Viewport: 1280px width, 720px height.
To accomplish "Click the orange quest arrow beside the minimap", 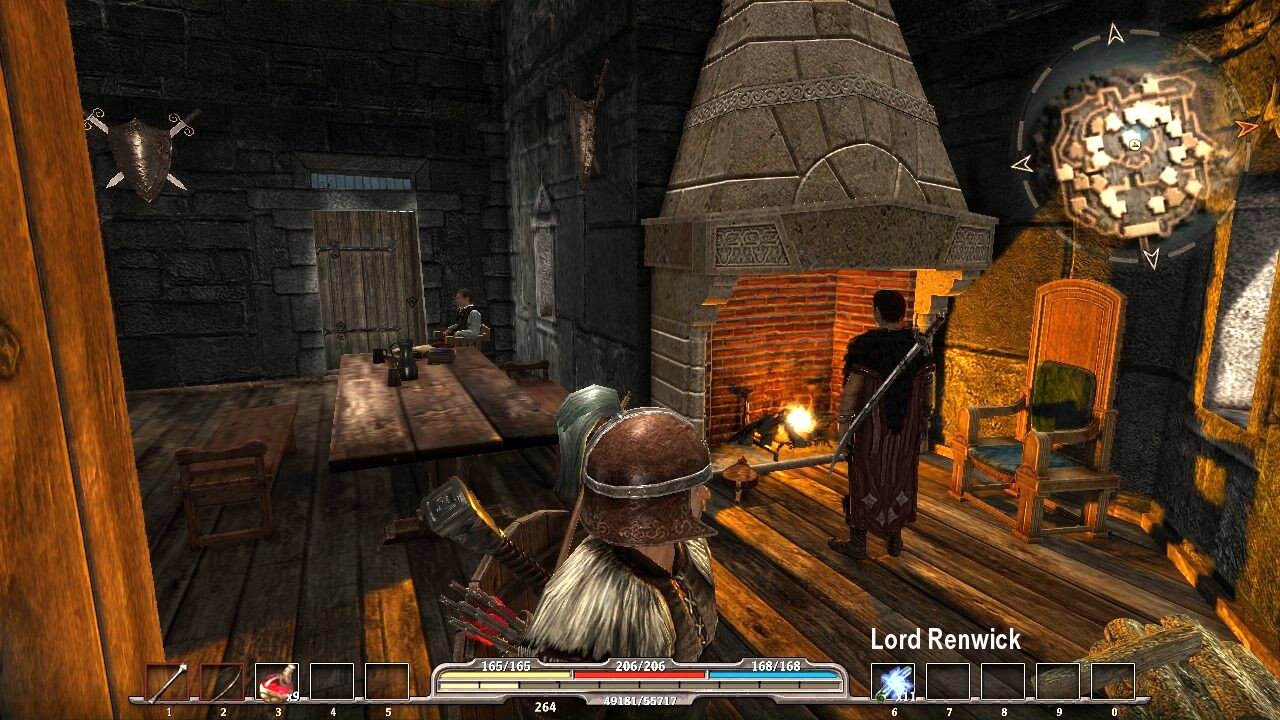I will 1248,130.
